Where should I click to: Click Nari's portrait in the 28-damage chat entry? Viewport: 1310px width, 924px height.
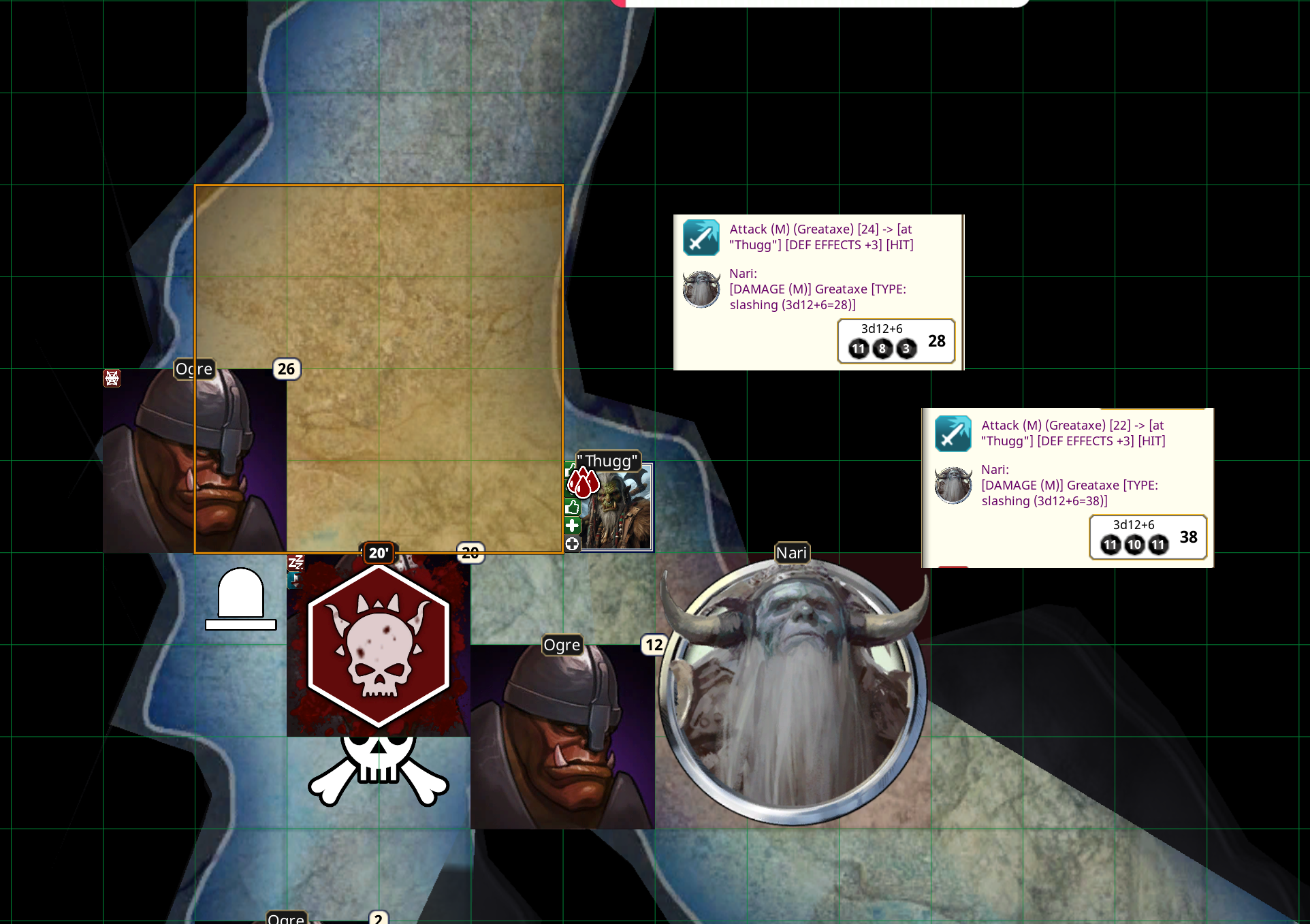tap(701, 289)
